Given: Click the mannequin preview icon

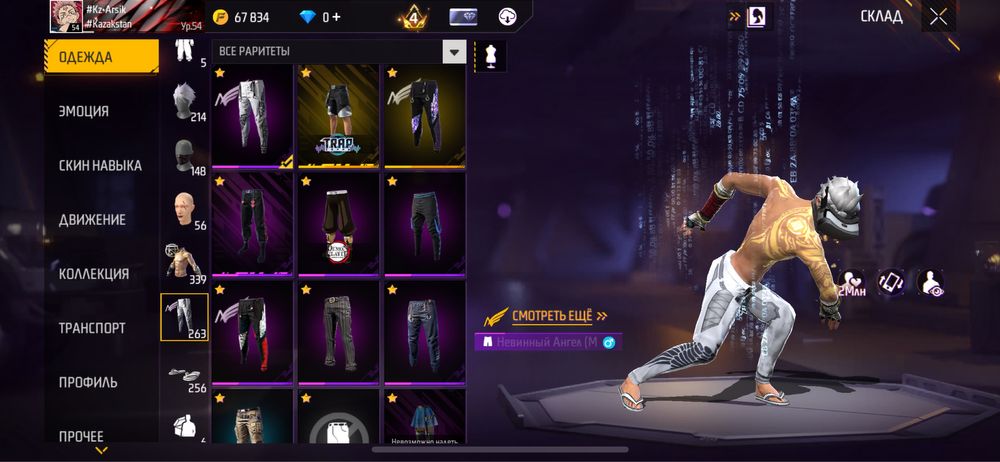Looking at the screenshot, I should (490, 54).
